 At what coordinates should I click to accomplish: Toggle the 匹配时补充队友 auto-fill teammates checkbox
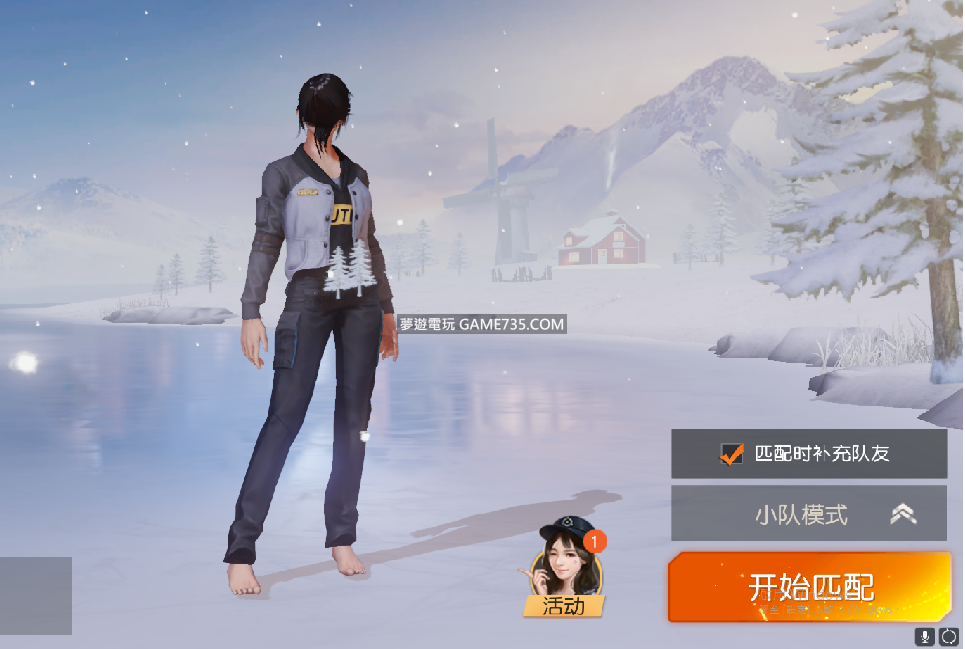pyautogui.click(x=732, y=454)
